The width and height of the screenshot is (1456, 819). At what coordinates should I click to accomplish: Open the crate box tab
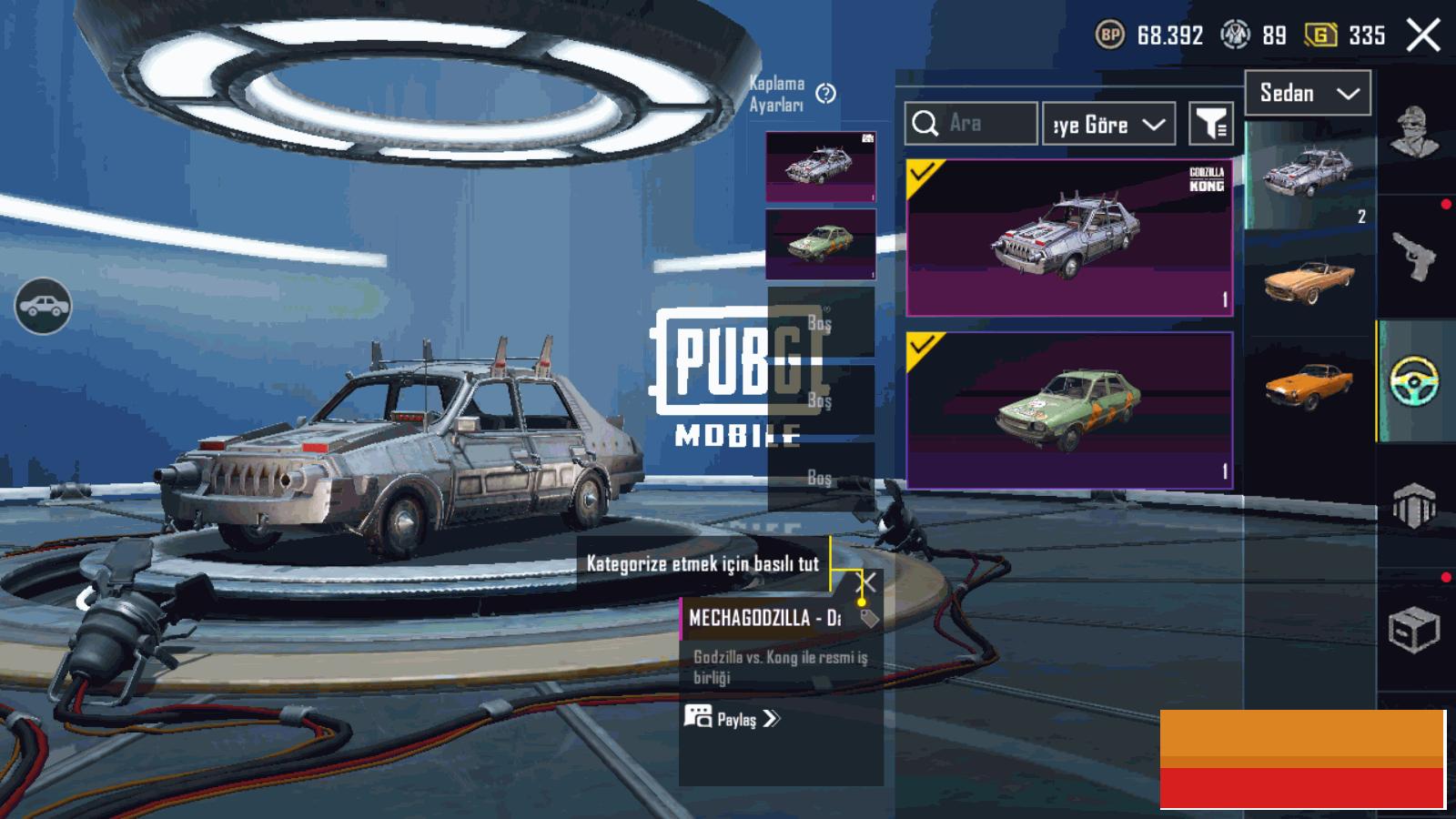pyautogui.click(x=1414, y=629)
